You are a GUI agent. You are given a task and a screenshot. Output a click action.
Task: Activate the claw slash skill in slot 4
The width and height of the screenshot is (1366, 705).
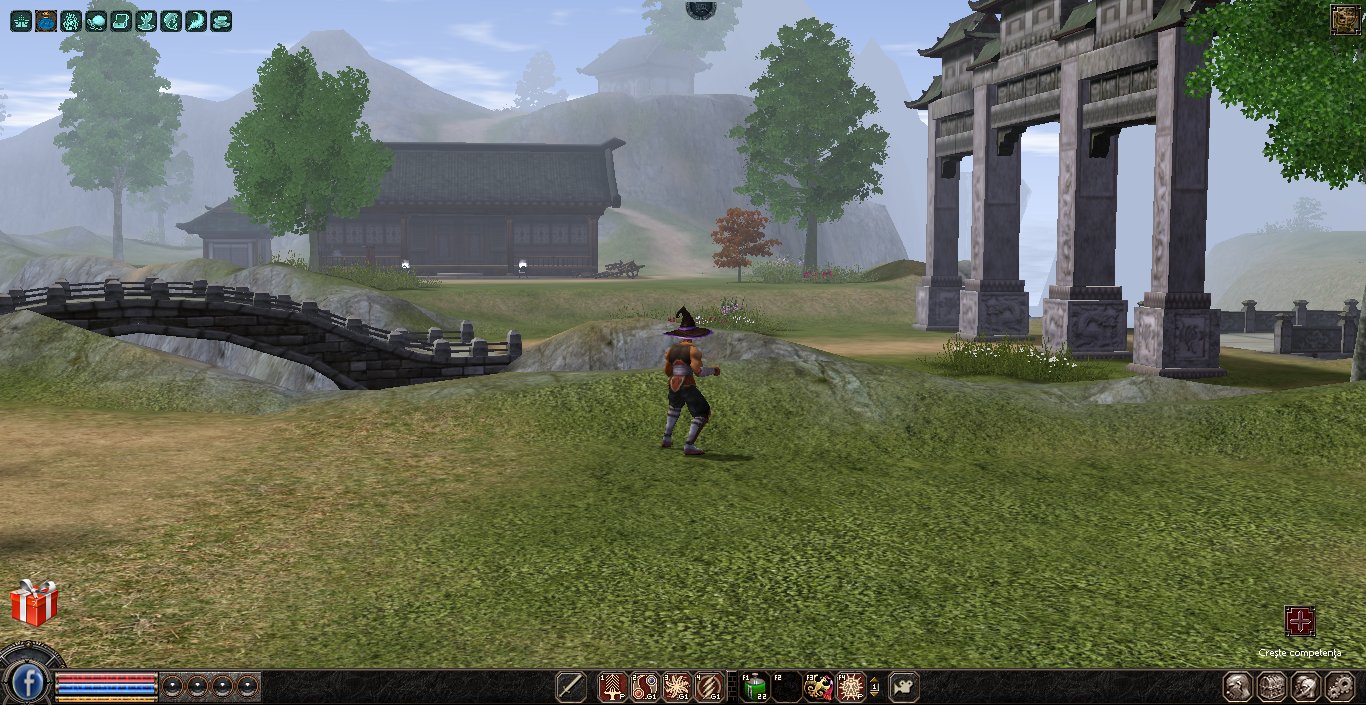click(709, 687)
